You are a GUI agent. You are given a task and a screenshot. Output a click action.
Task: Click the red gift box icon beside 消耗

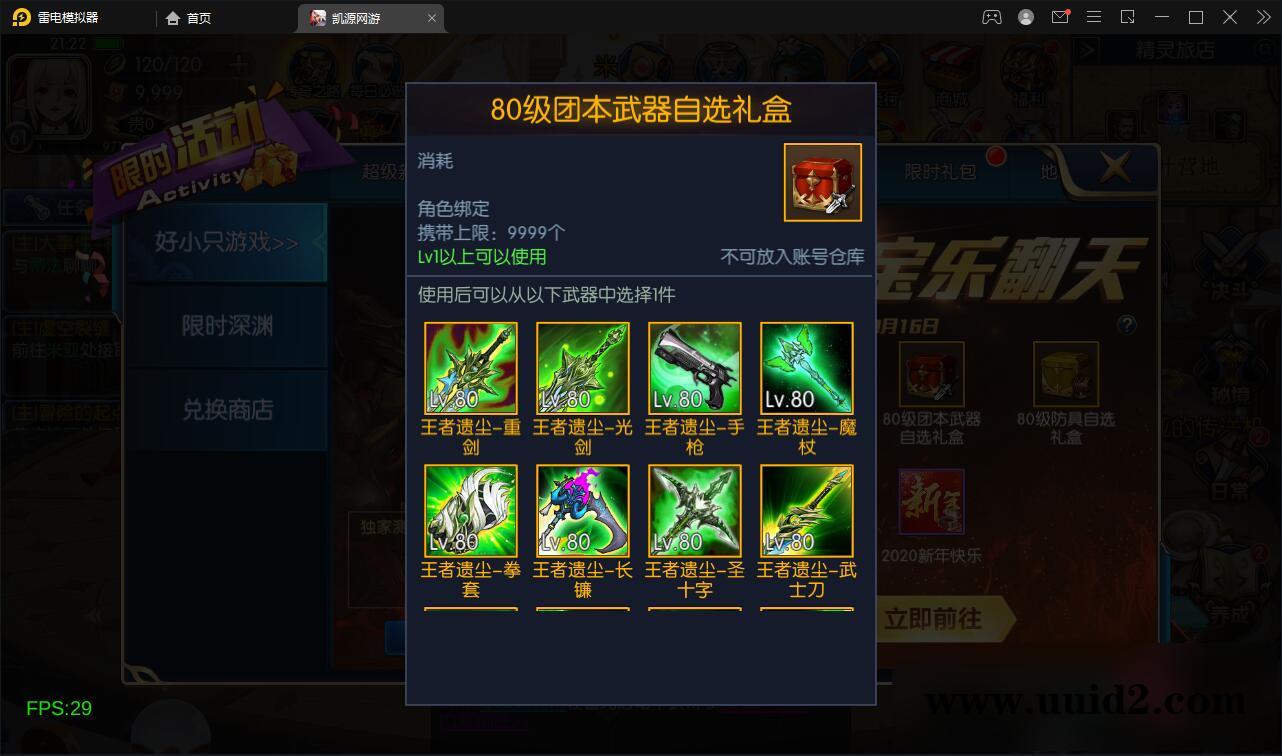822,183
